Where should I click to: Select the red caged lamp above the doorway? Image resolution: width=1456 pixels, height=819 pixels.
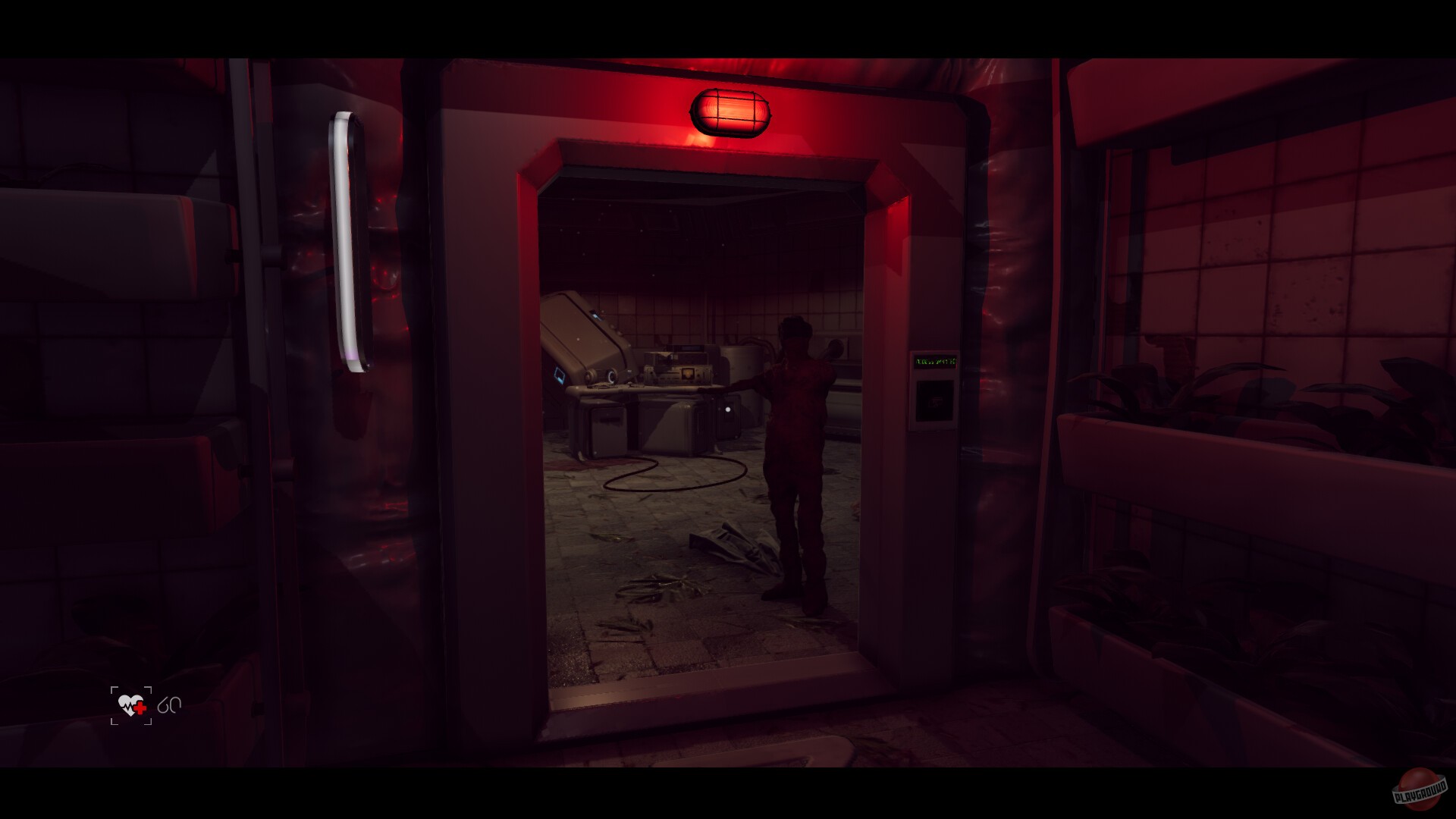click(732, 110)
